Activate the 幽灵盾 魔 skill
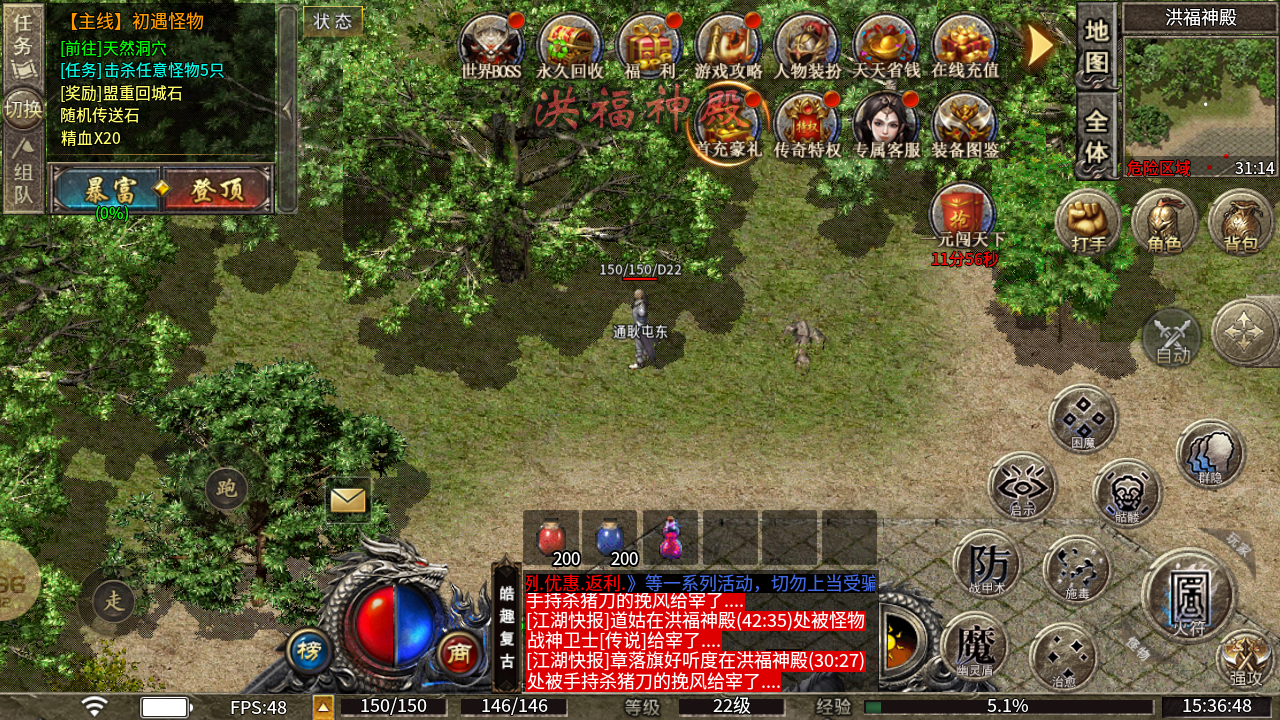 pyautogui.click(x=974, y=646)
